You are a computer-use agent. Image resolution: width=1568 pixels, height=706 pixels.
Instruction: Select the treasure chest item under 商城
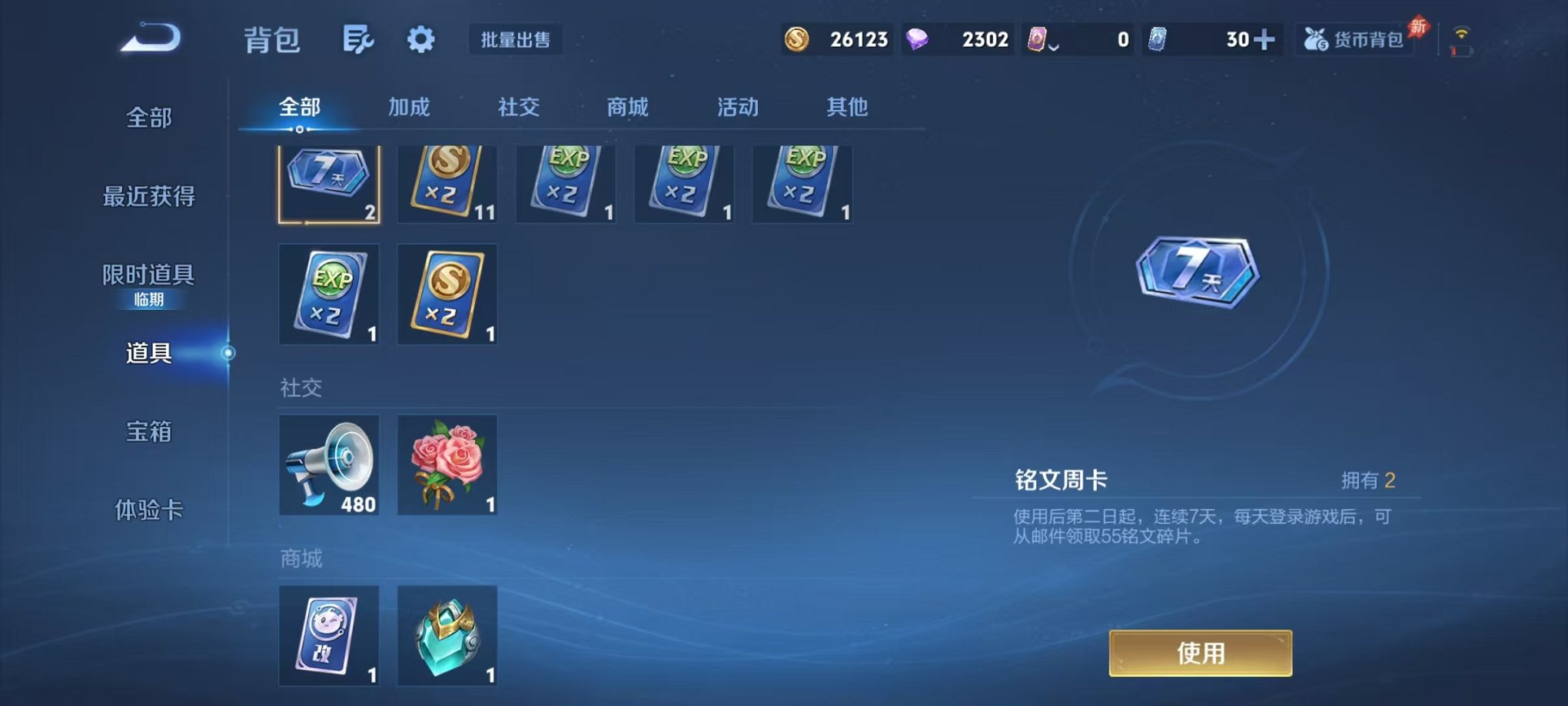447,637
